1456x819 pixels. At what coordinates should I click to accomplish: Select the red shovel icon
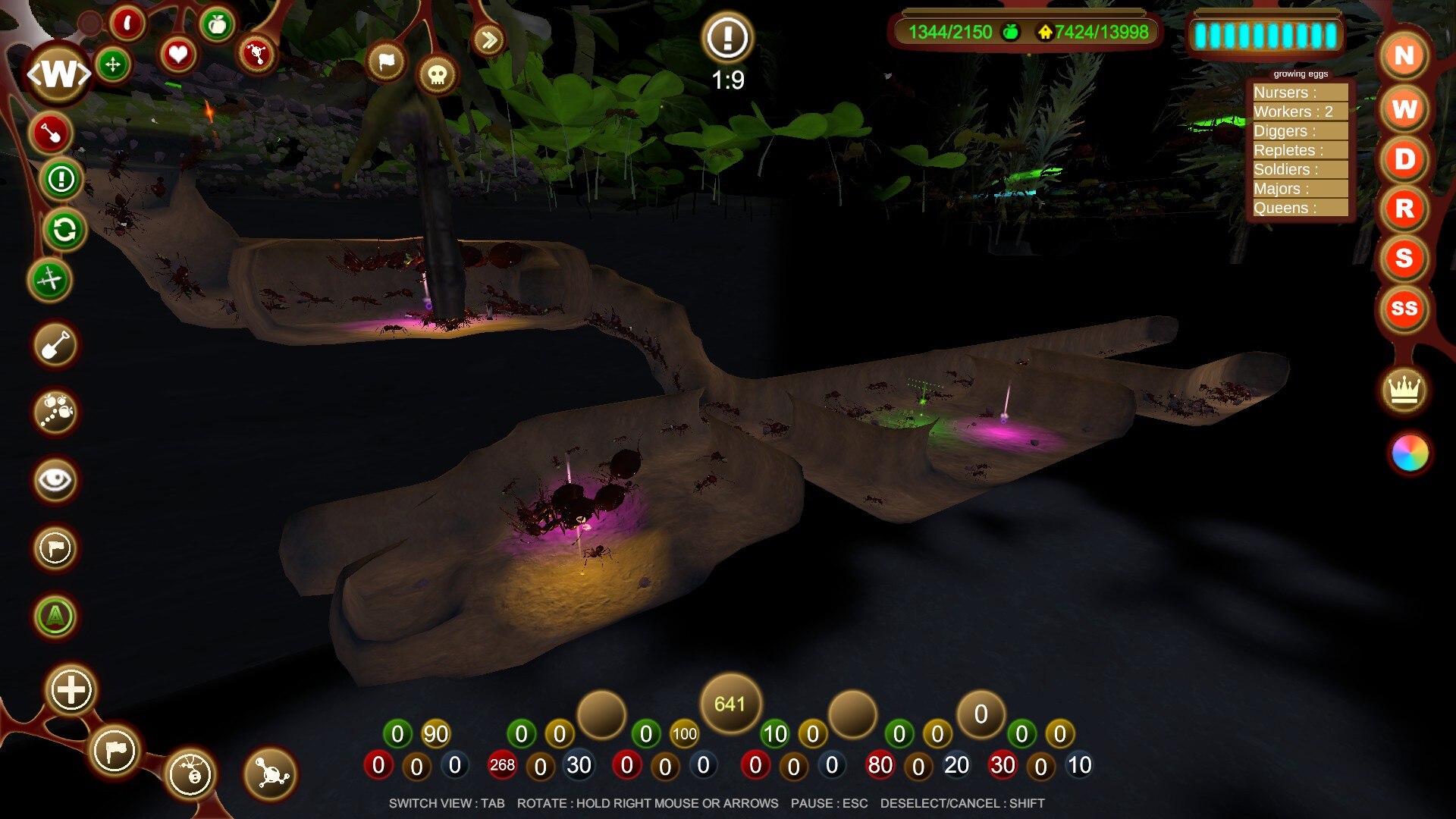tap(51, 133)
